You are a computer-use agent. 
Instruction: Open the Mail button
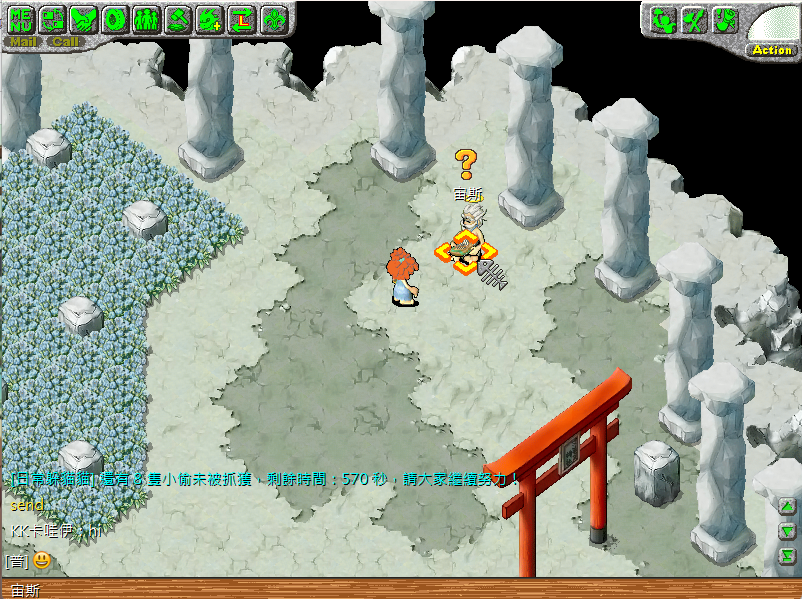24,42
